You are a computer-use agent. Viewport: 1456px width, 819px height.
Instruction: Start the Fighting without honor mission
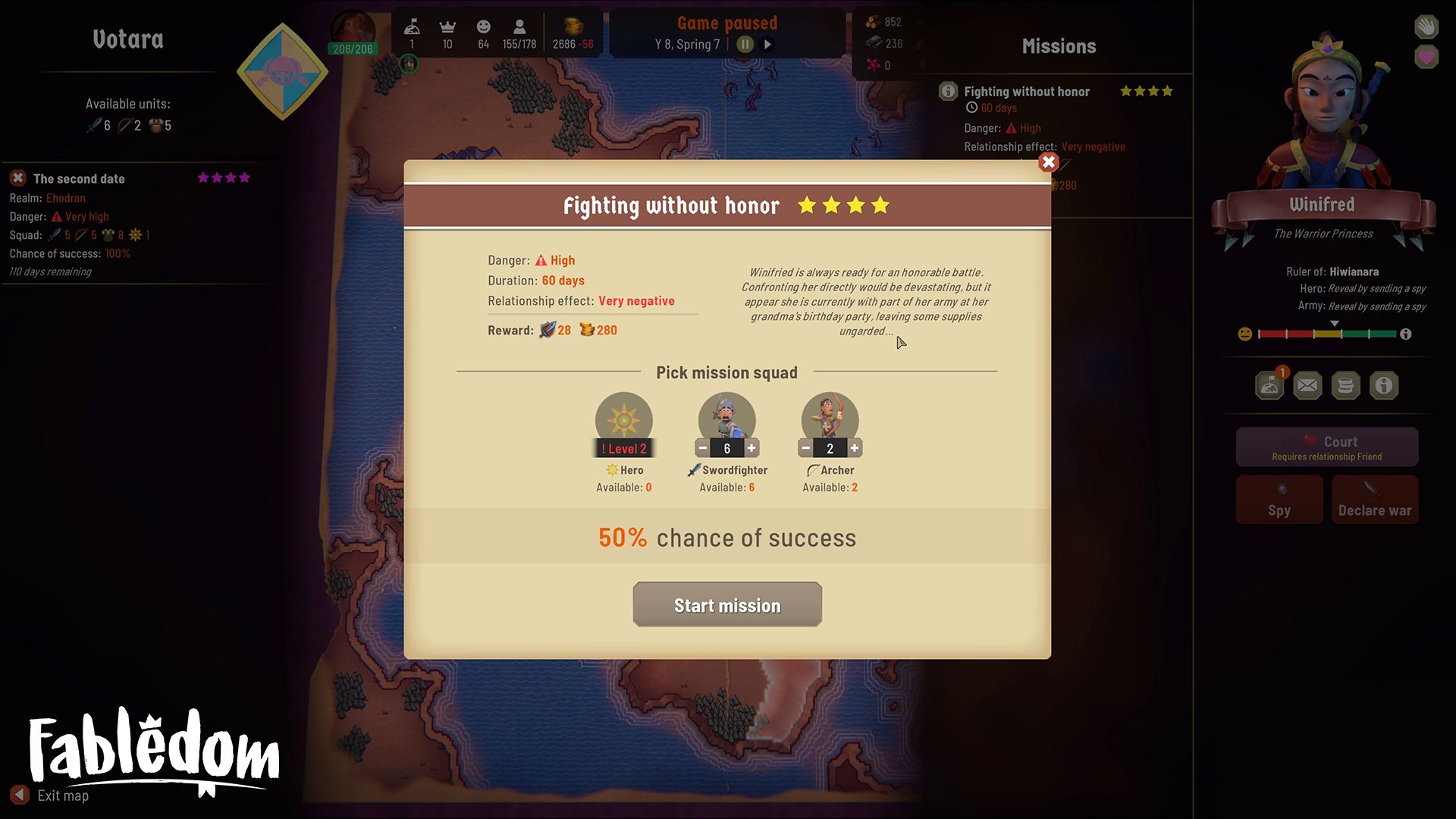pyautogui.click(x=726, y=604)
